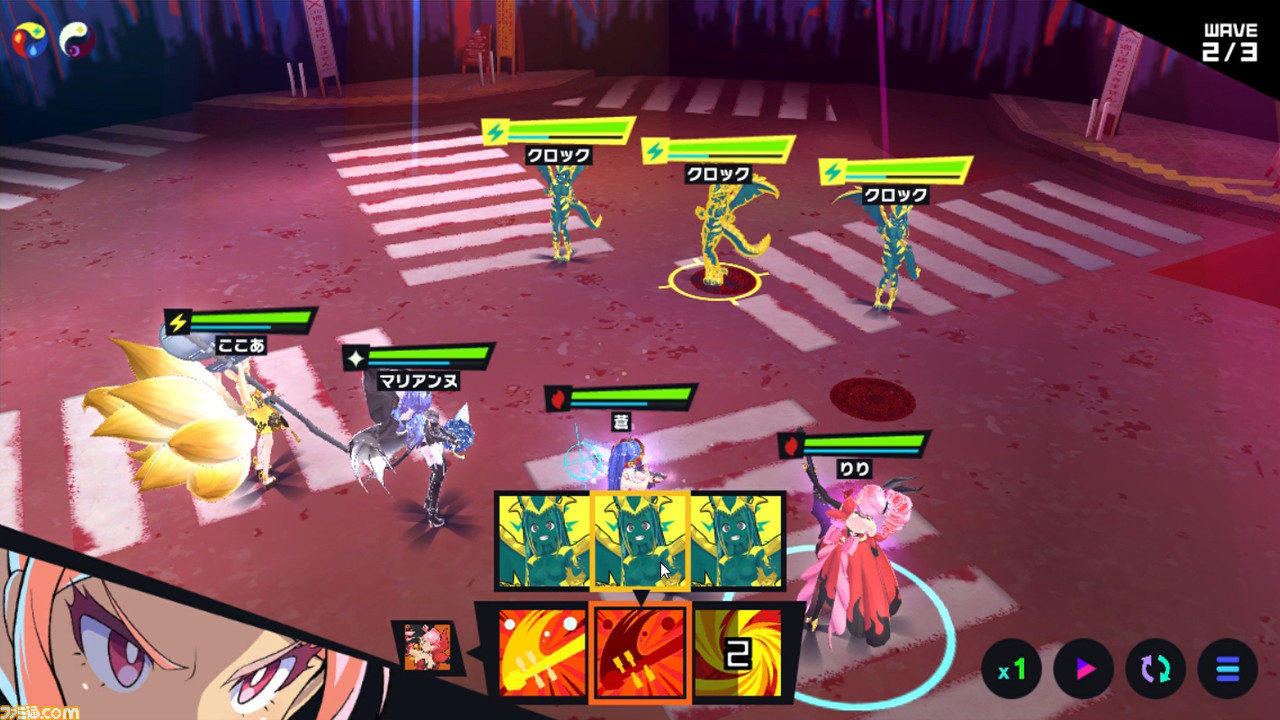This screenshot has width=1280, height=720.
Task: Pick the orange-framed enemy target portrait
Action: (x=640, y=540)
